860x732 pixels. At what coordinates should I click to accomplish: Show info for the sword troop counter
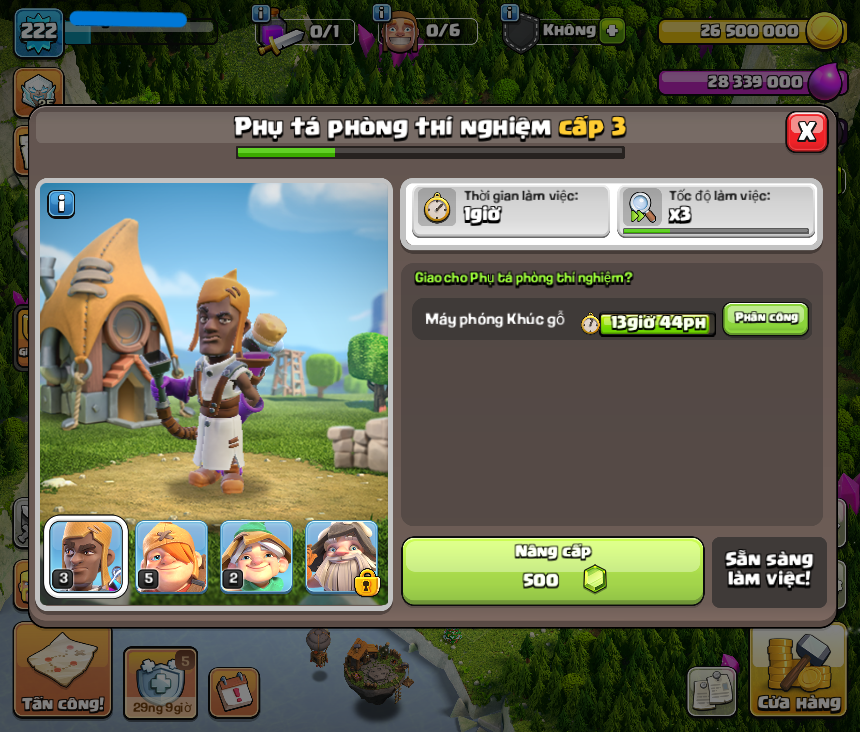262,14
